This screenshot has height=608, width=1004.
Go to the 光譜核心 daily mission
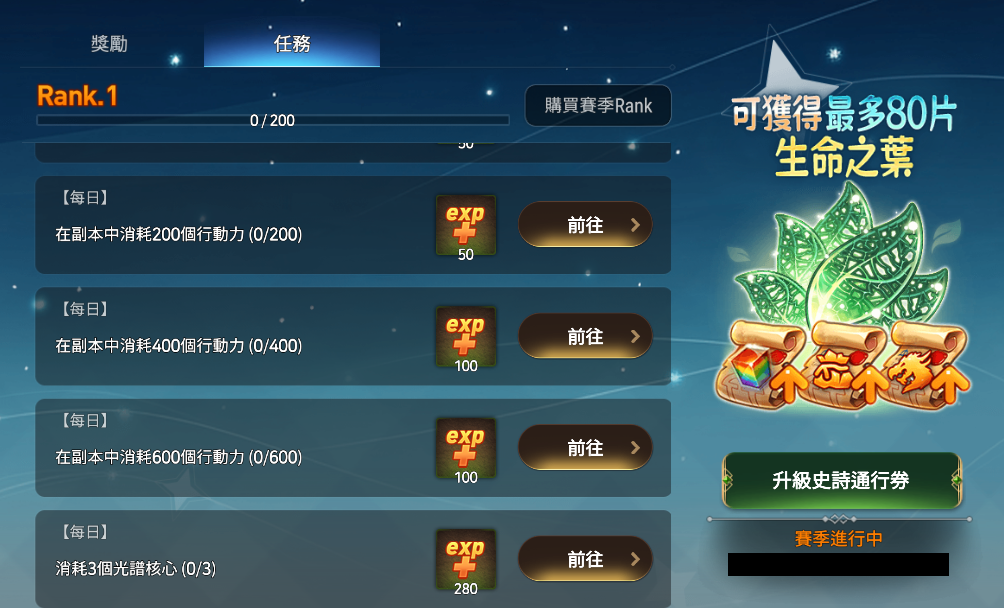(x=585, y=559)
